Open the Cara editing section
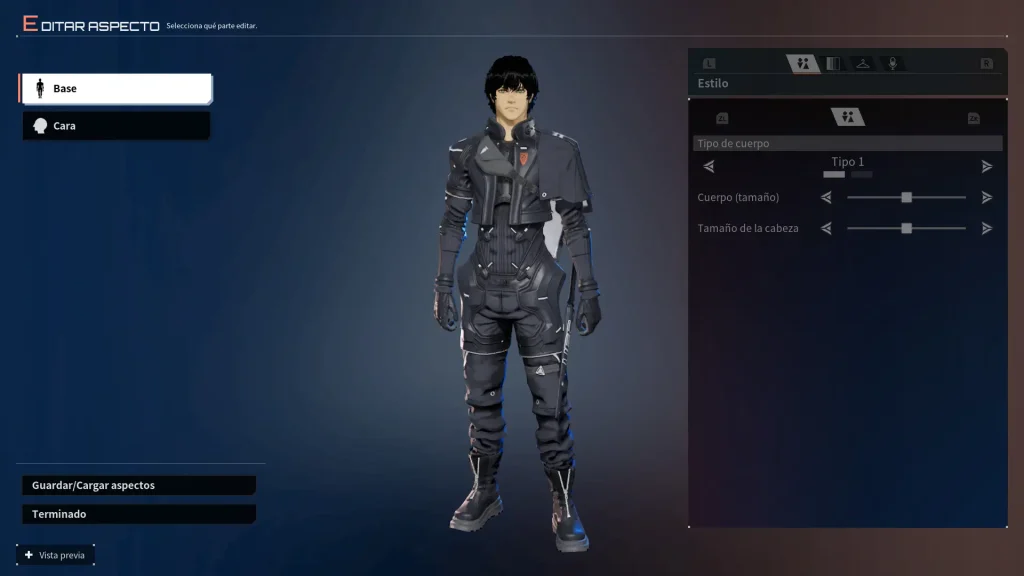 coord(115,126)
